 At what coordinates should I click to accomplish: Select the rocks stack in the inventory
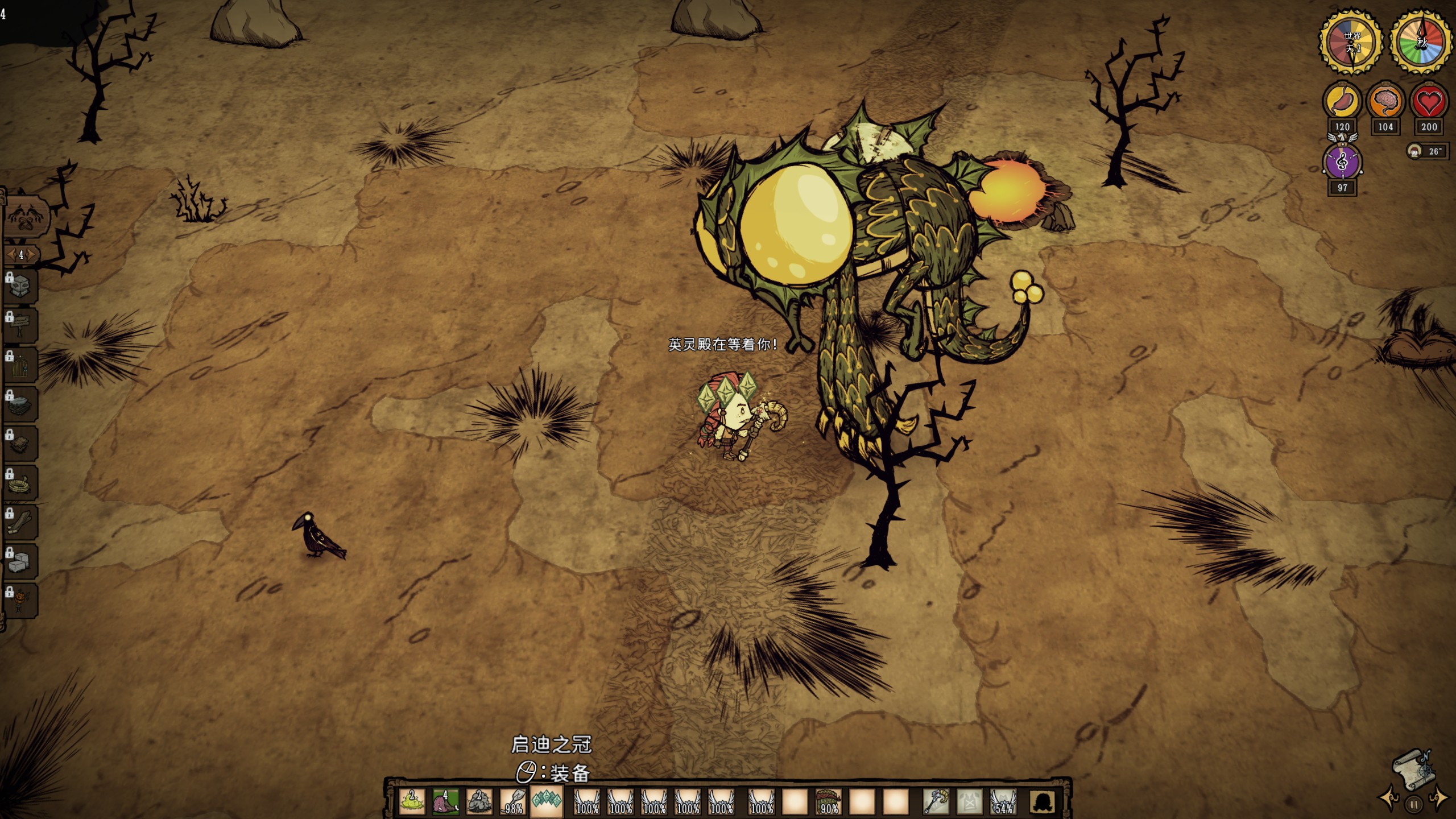click(479, 802)
